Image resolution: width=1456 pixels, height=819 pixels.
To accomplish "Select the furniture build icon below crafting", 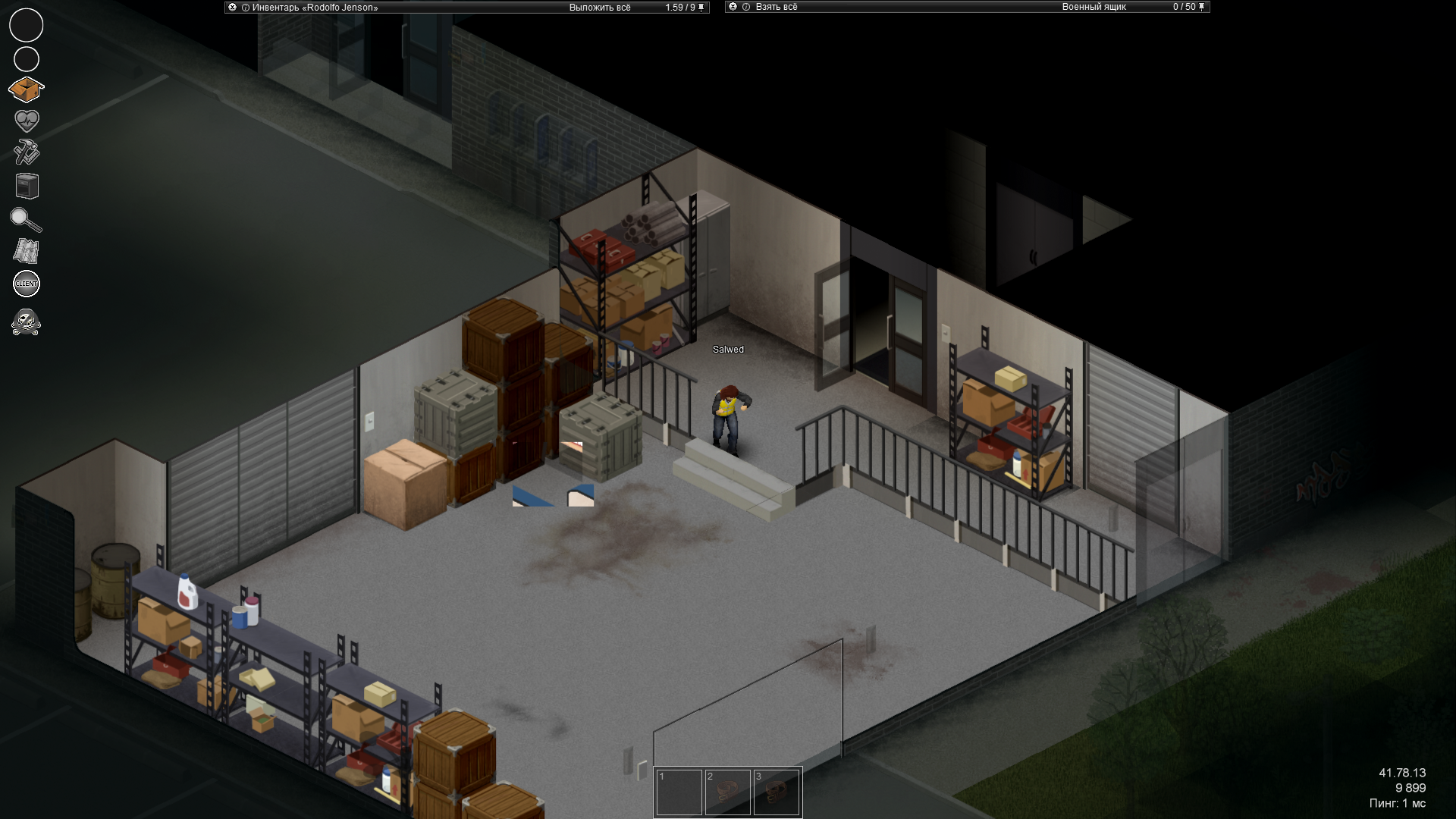I will coord(26,187).
